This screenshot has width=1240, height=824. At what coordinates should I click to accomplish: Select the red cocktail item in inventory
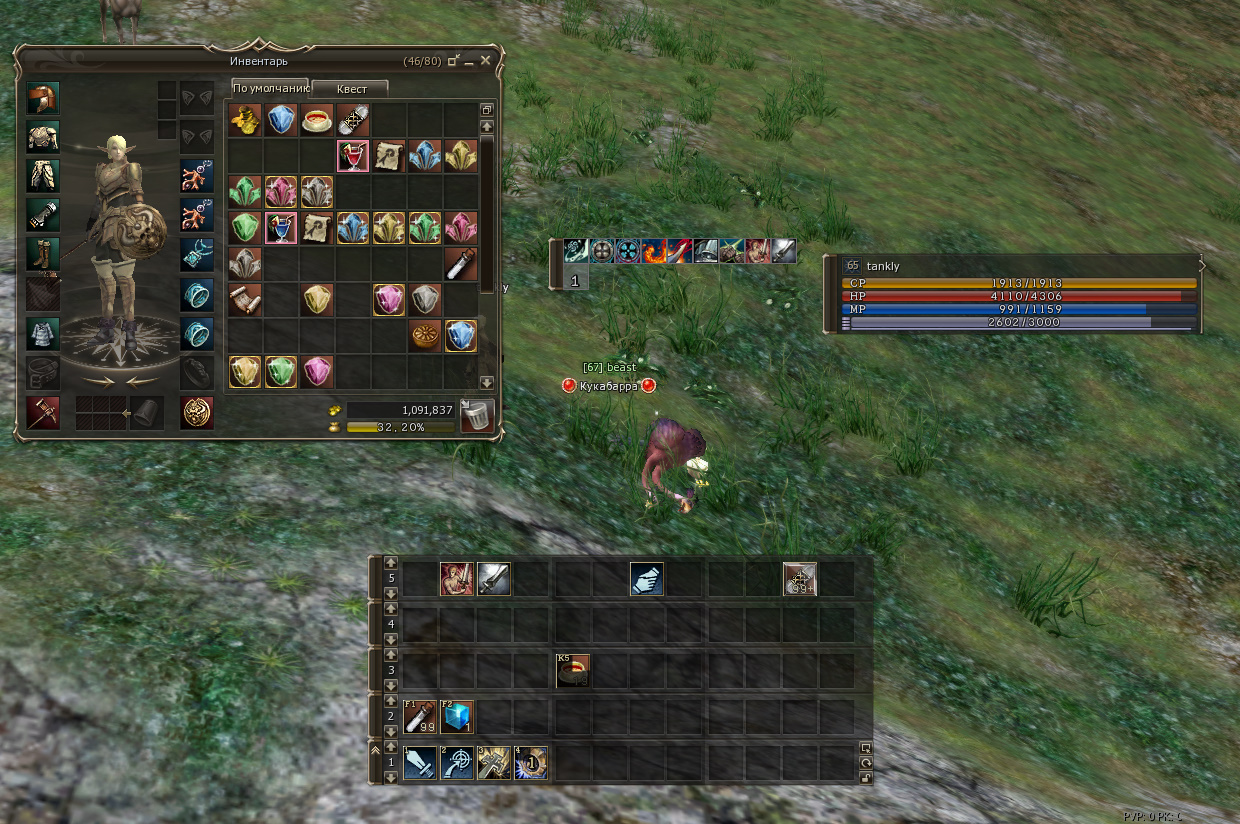(353, 156)
